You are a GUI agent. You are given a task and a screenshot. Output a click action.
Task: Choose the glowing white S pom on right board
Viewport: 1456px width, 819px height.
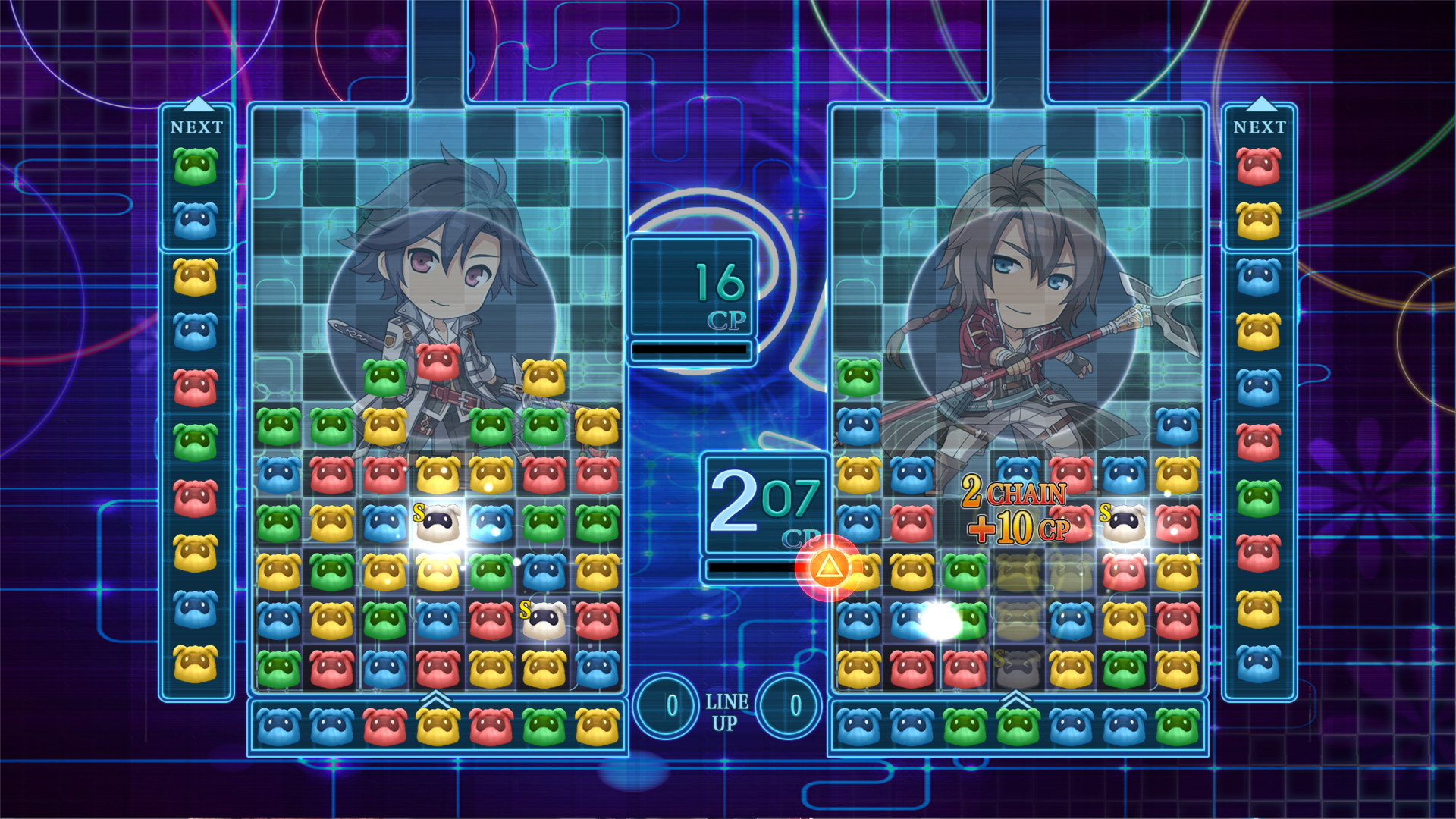click(1124, 522)
